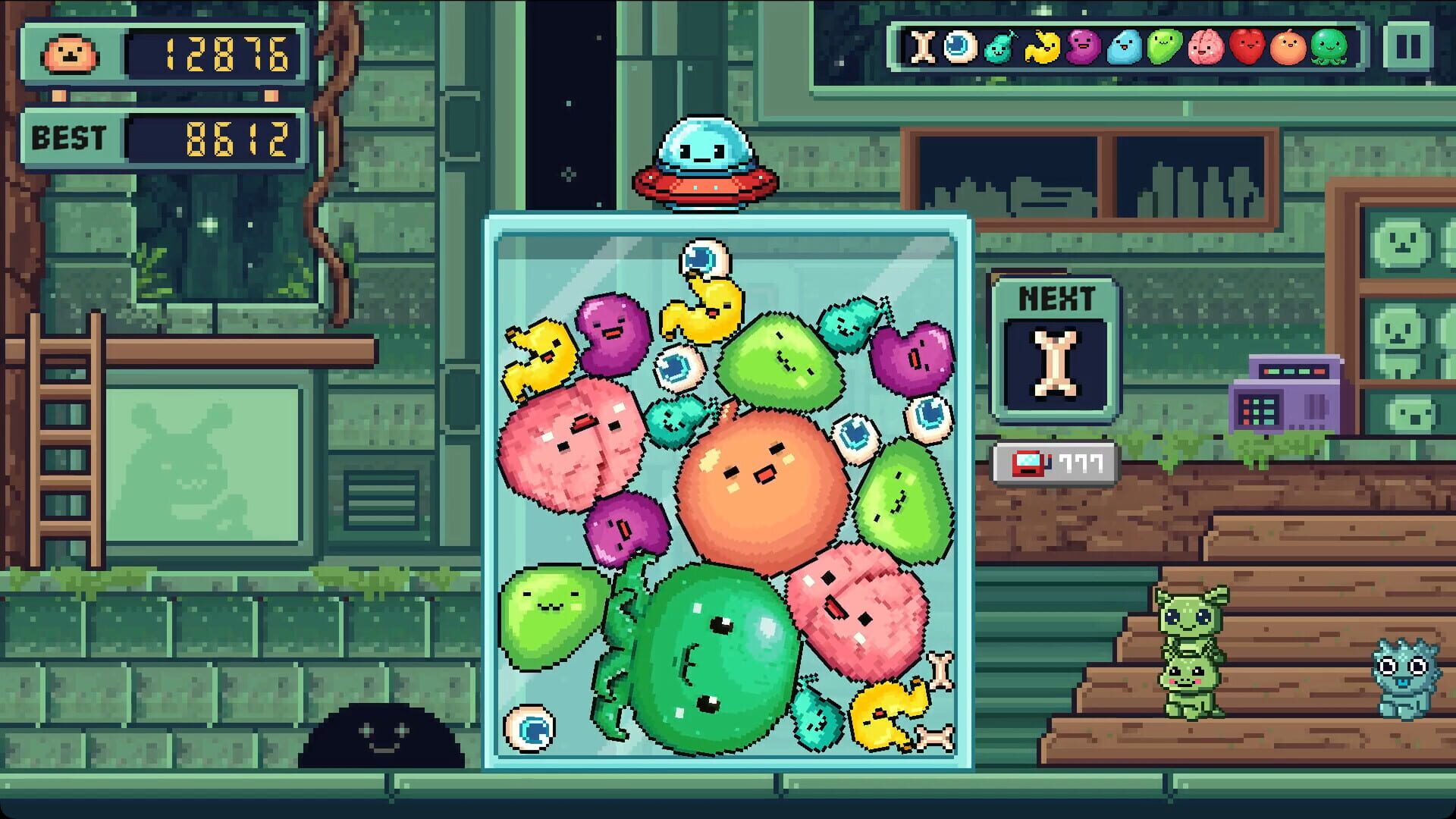Click the red camera counter showing 777

(x=1054, y=463)
